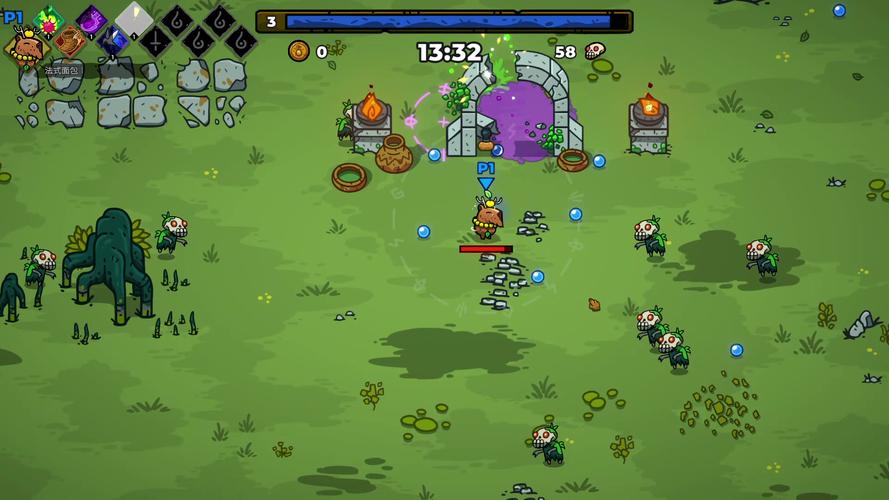Select the purple potion skill icon

point(92,19)
